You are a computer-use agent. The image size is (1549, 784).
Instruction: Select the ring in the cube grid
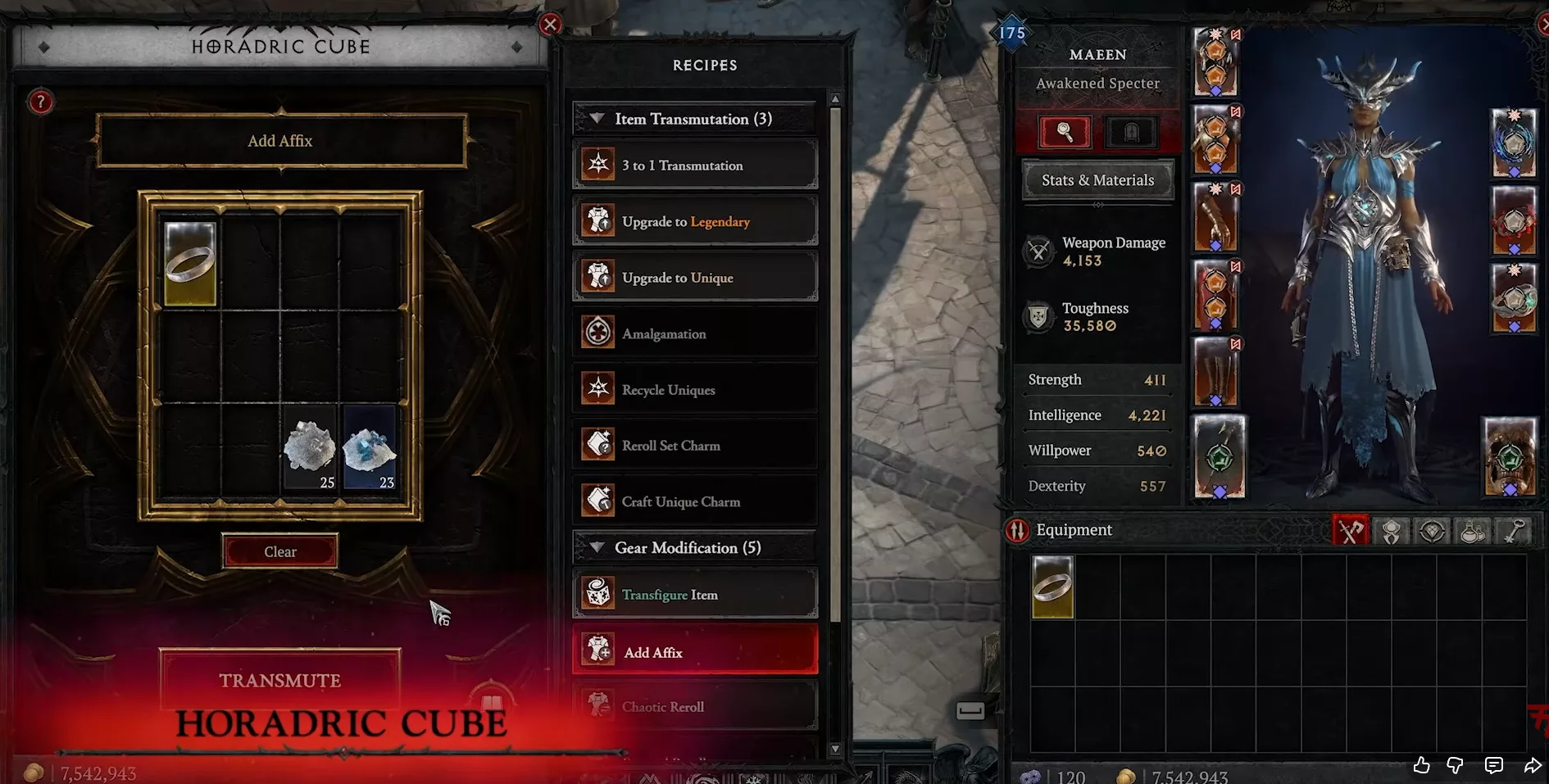tap(190, 264)
